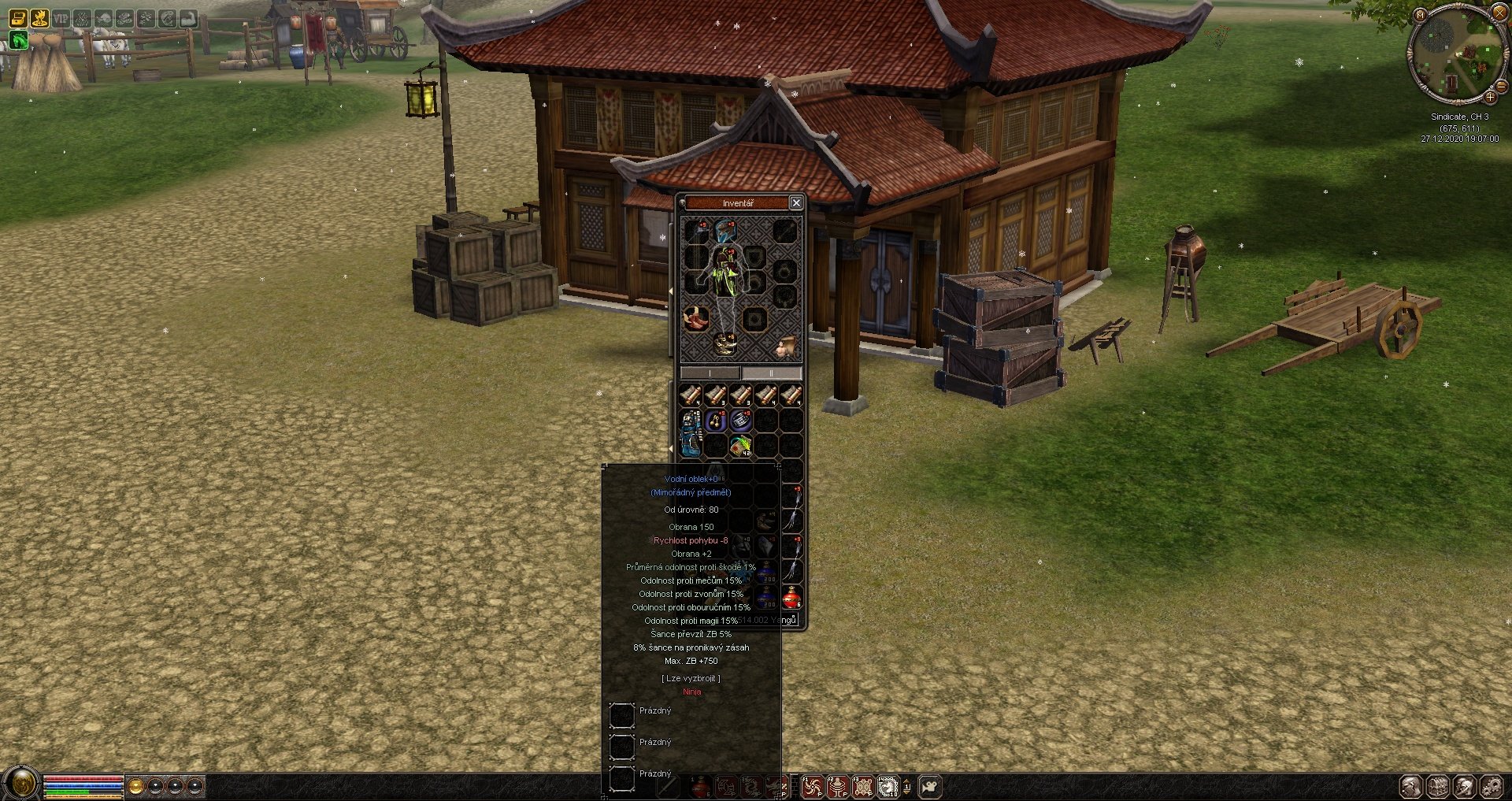Switch to inventory page I tab
This screenshot has width=1512, height=801.
(710, 373)
